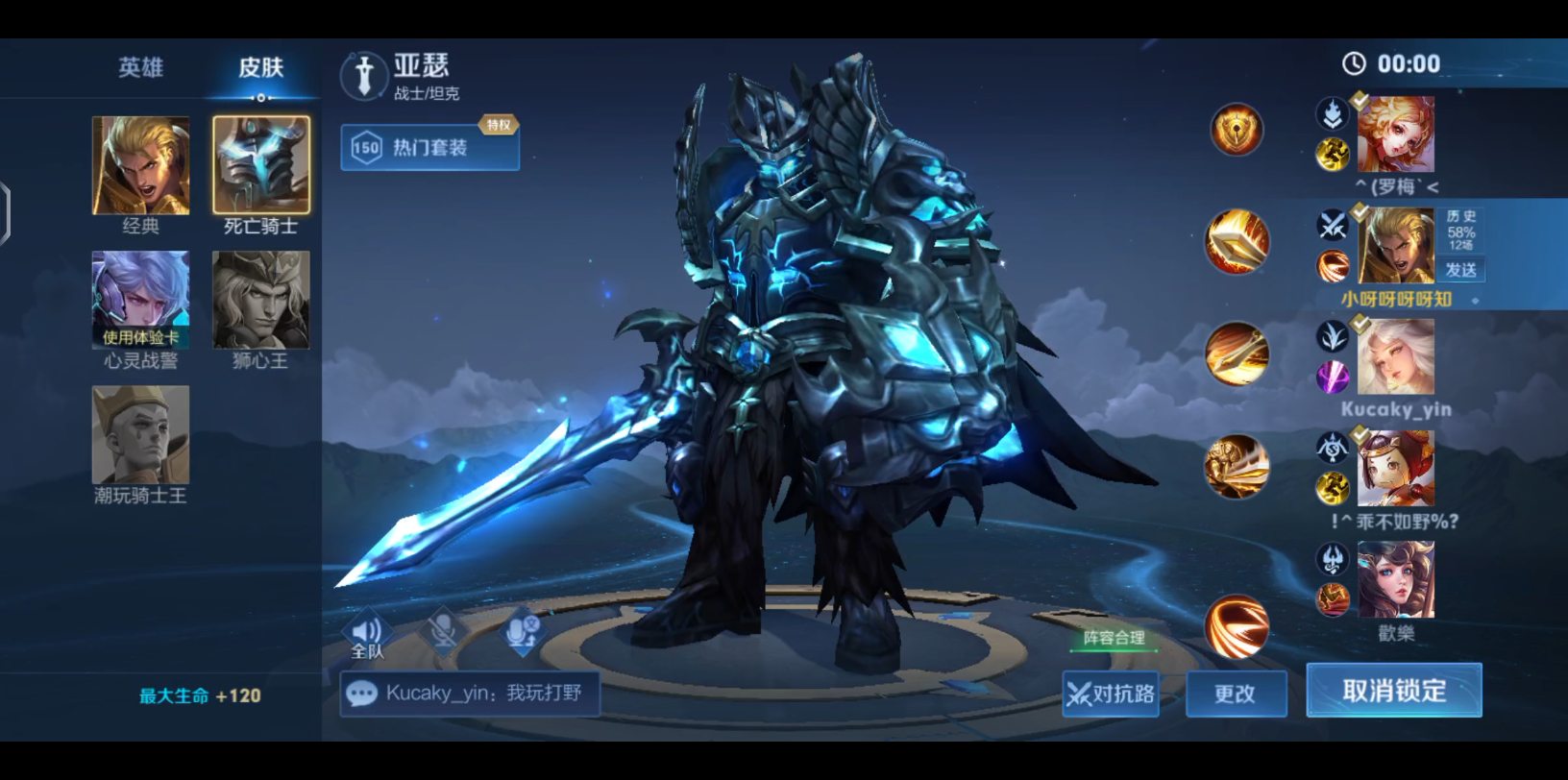Viewport: 1568px width, 780px height.
Task: Switch to the 英雄 tab
Action: pos(140,67)
